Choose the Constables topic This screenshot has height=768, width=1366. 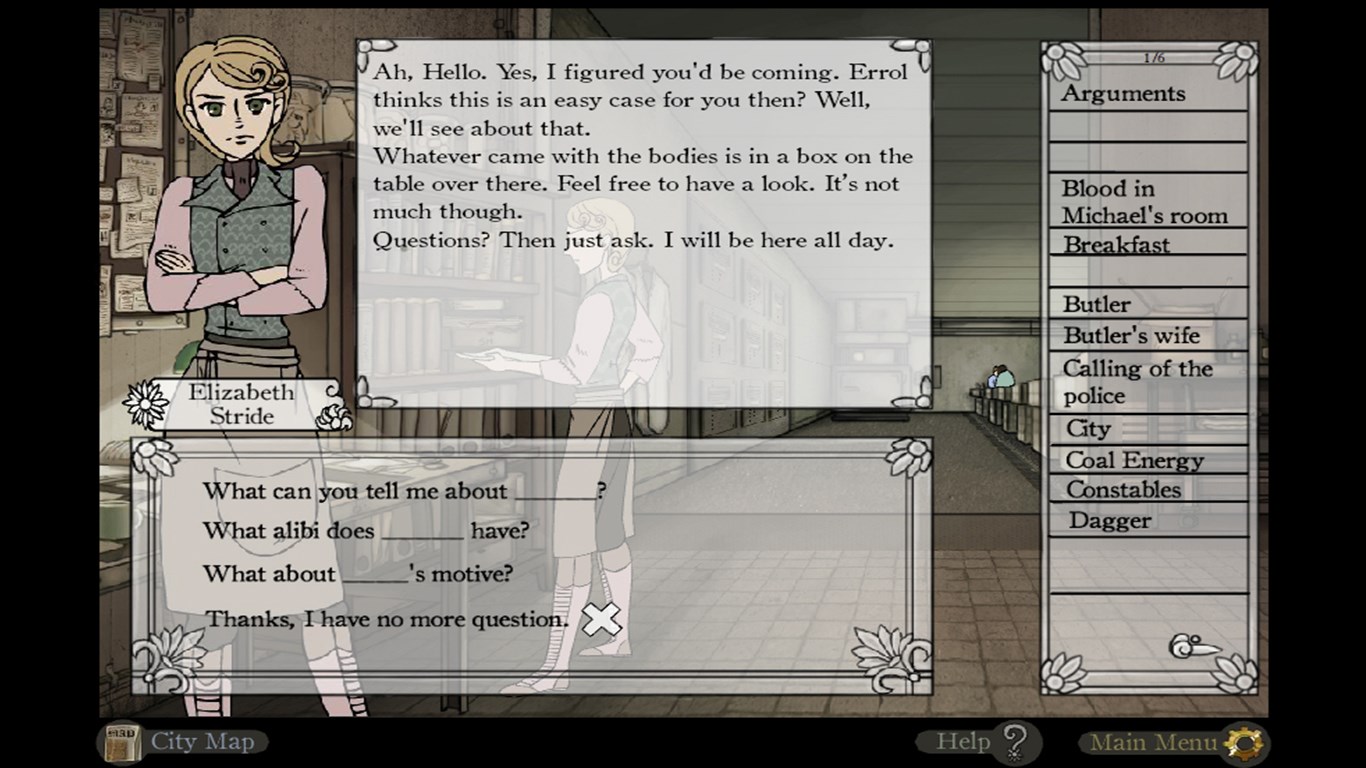[x=1123, y=490]
